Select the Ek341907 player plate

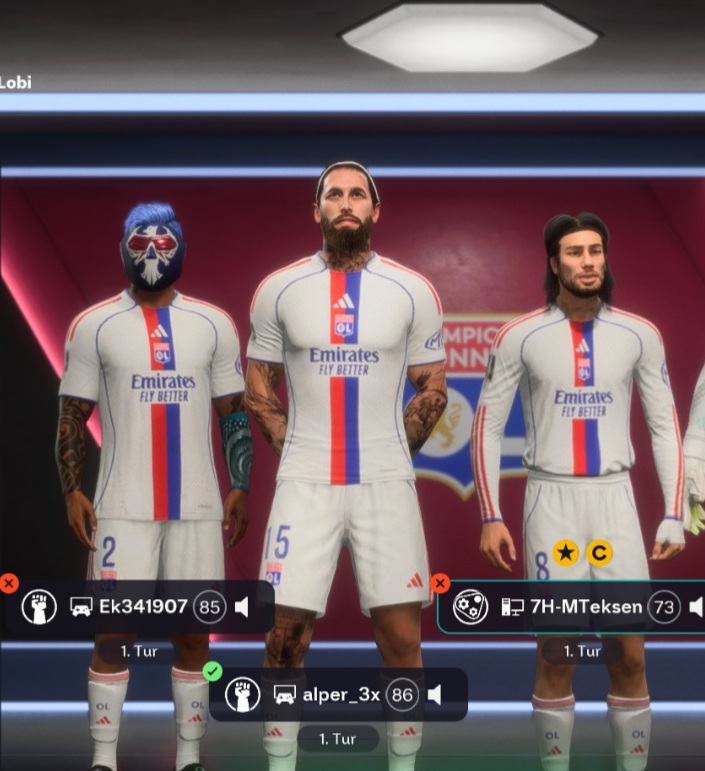tap(140, 607)
